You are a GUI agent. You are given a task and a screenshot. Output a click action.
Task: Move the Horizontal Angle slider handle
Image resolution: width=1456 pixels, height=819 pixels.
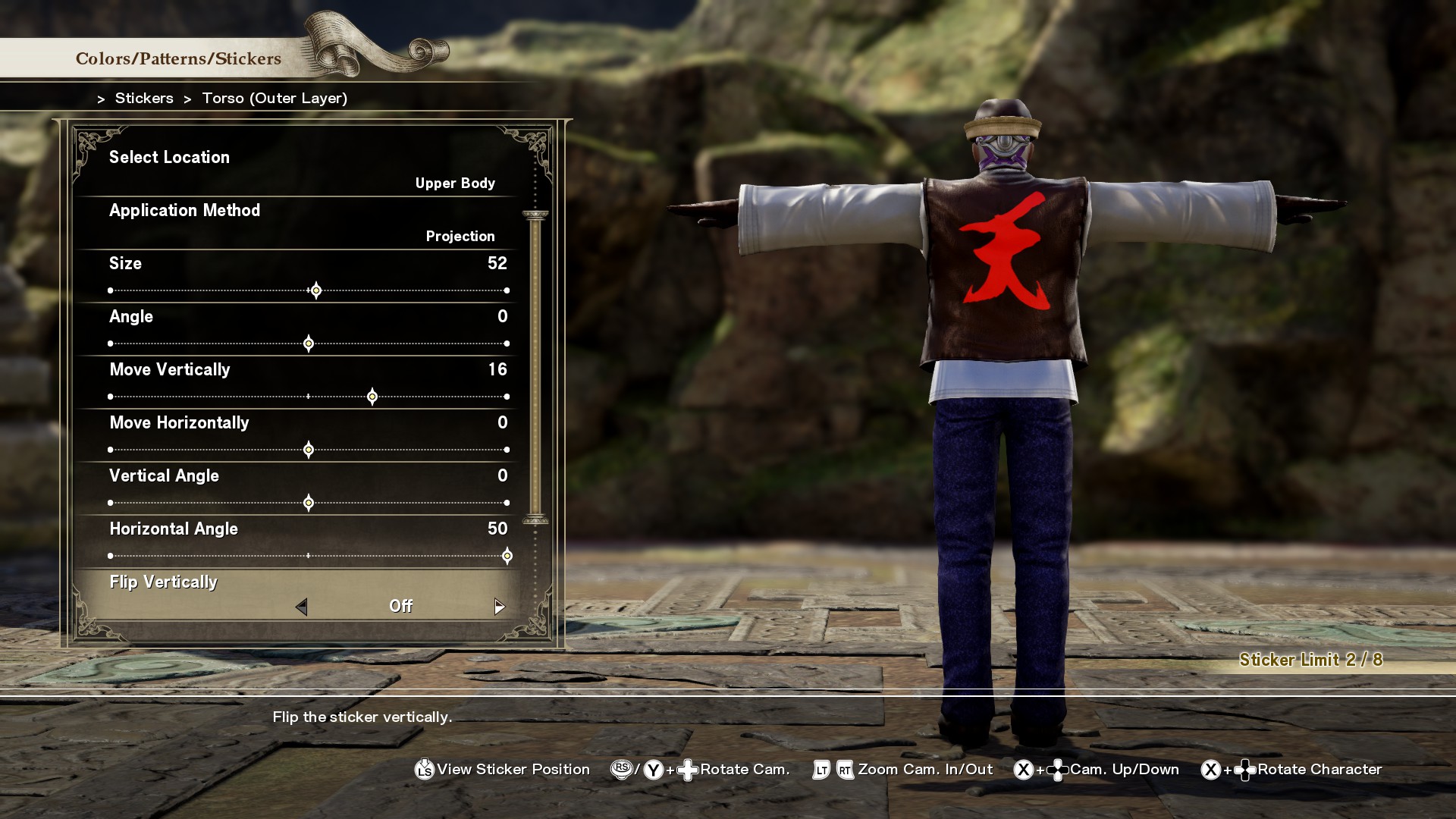(x=507, y=556)
